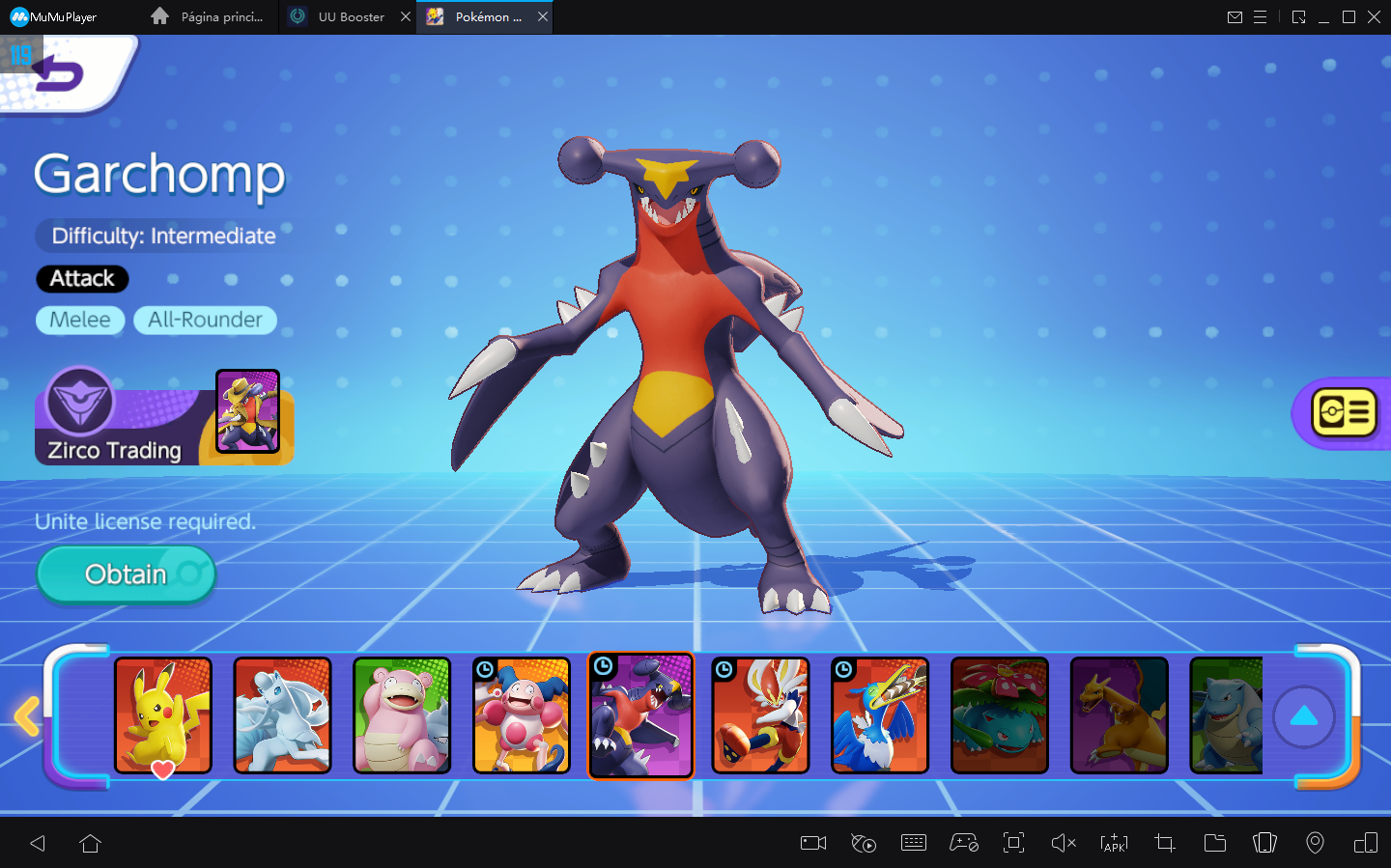Close the Pokémon emulator tab
This screenshot has height=868, width=1391.
[x=543, y=16]
